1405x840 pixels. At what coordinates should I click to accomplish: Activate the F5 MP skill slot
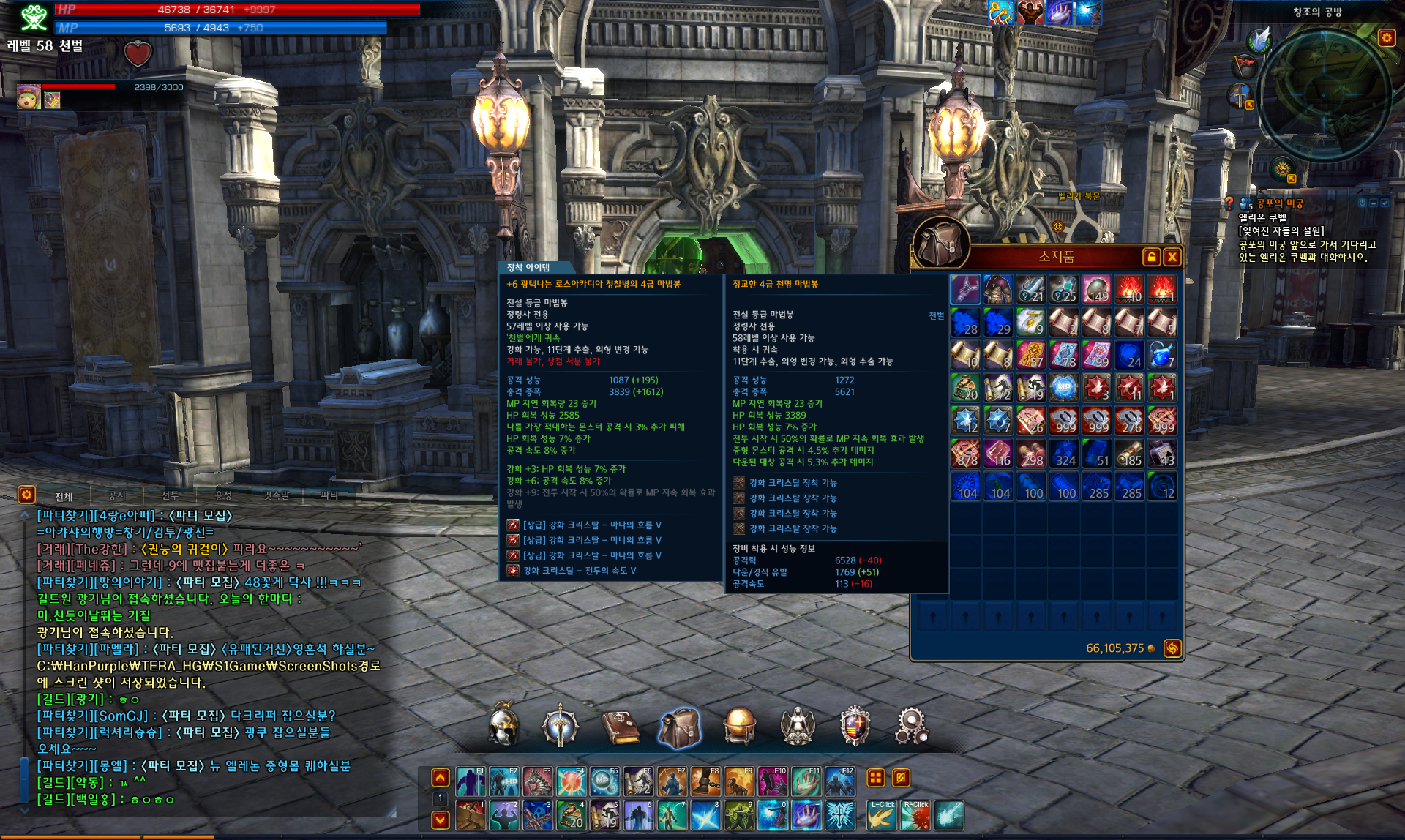605,781
